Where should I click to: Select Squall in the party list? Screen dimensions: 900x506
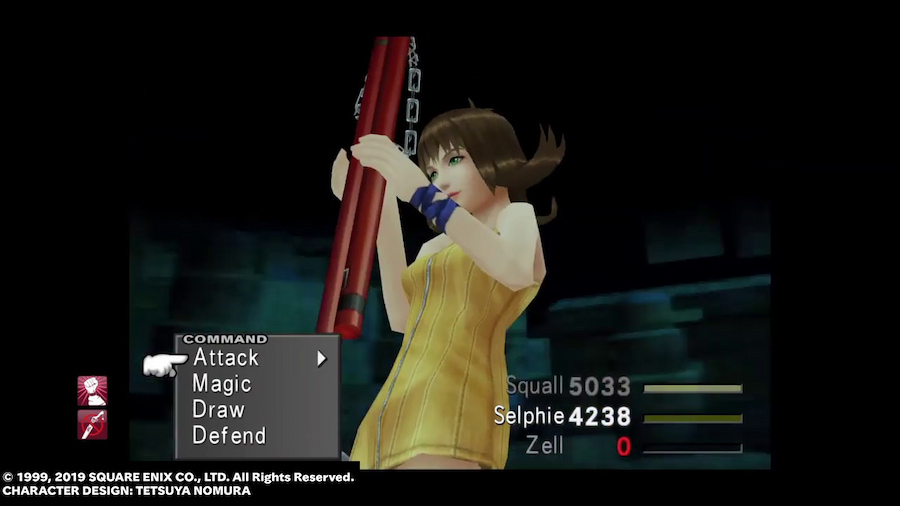click(x=536, y=387)
